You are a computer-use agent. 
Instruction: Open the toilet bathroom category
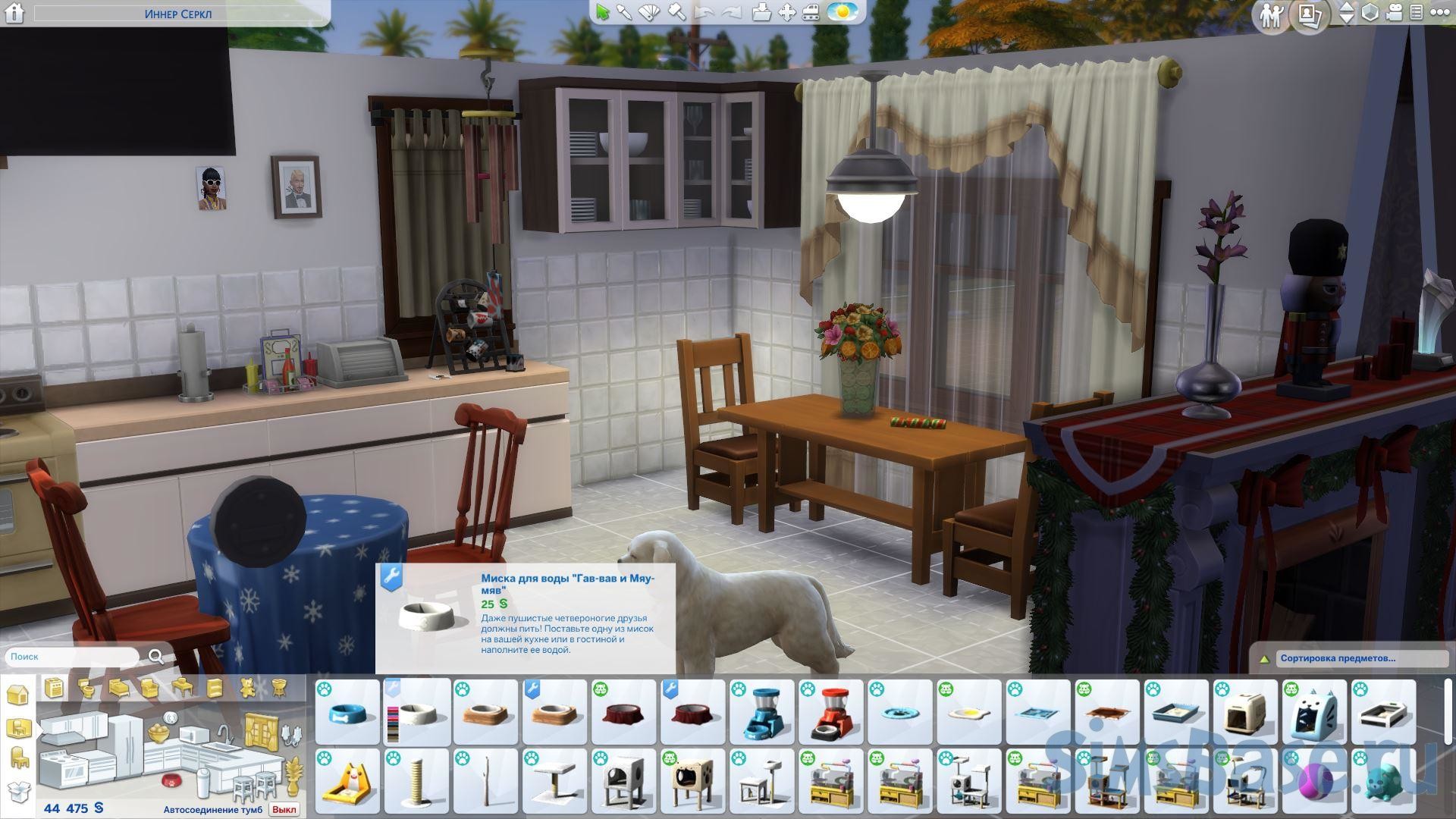[x=86, y=689]
